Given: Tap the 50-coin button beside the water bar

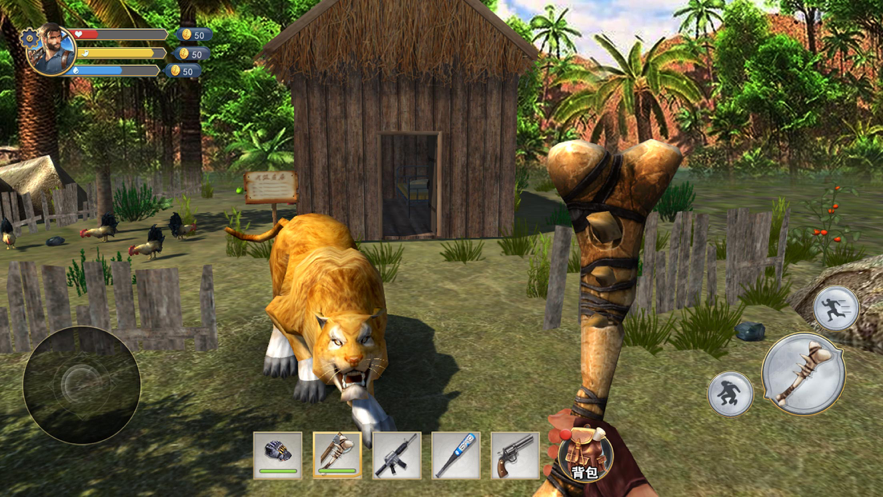Looking at the screenshot, I should tap(183, 72).
